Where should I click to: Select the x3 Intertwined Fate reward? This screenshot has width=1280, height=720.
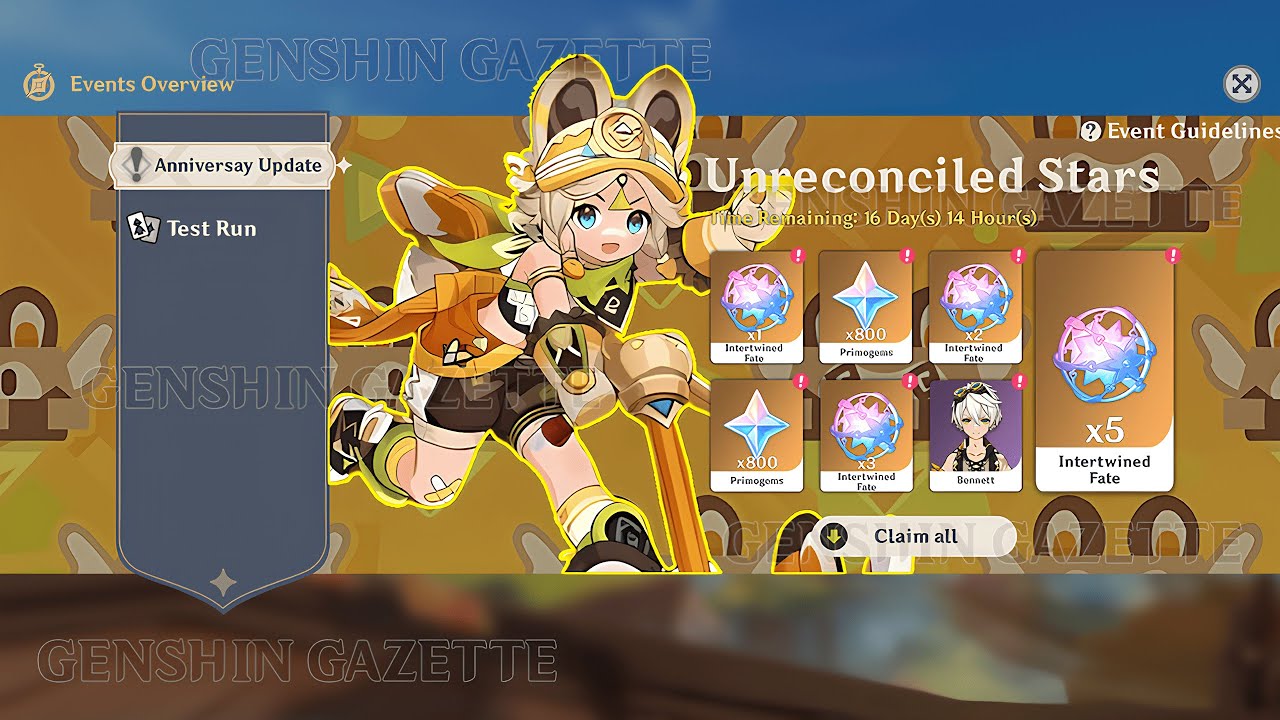pos(866,435)
